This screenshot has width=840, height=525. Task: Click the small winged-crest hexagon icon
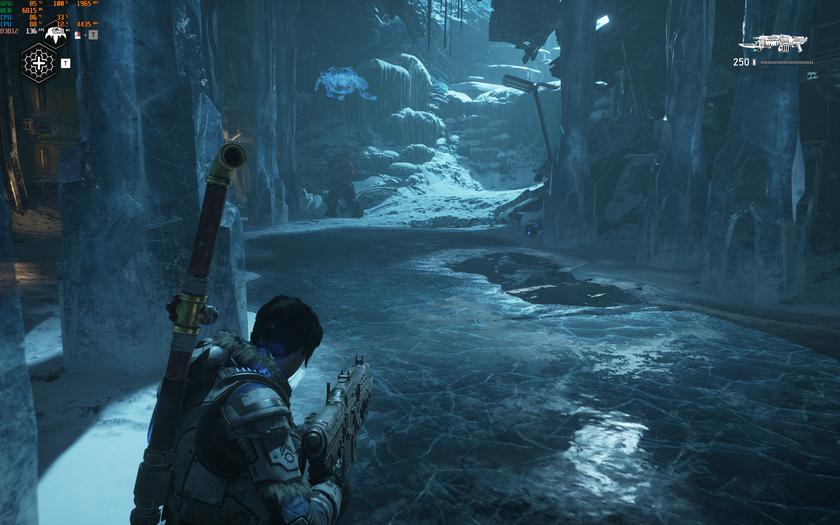tap(56, 36)
